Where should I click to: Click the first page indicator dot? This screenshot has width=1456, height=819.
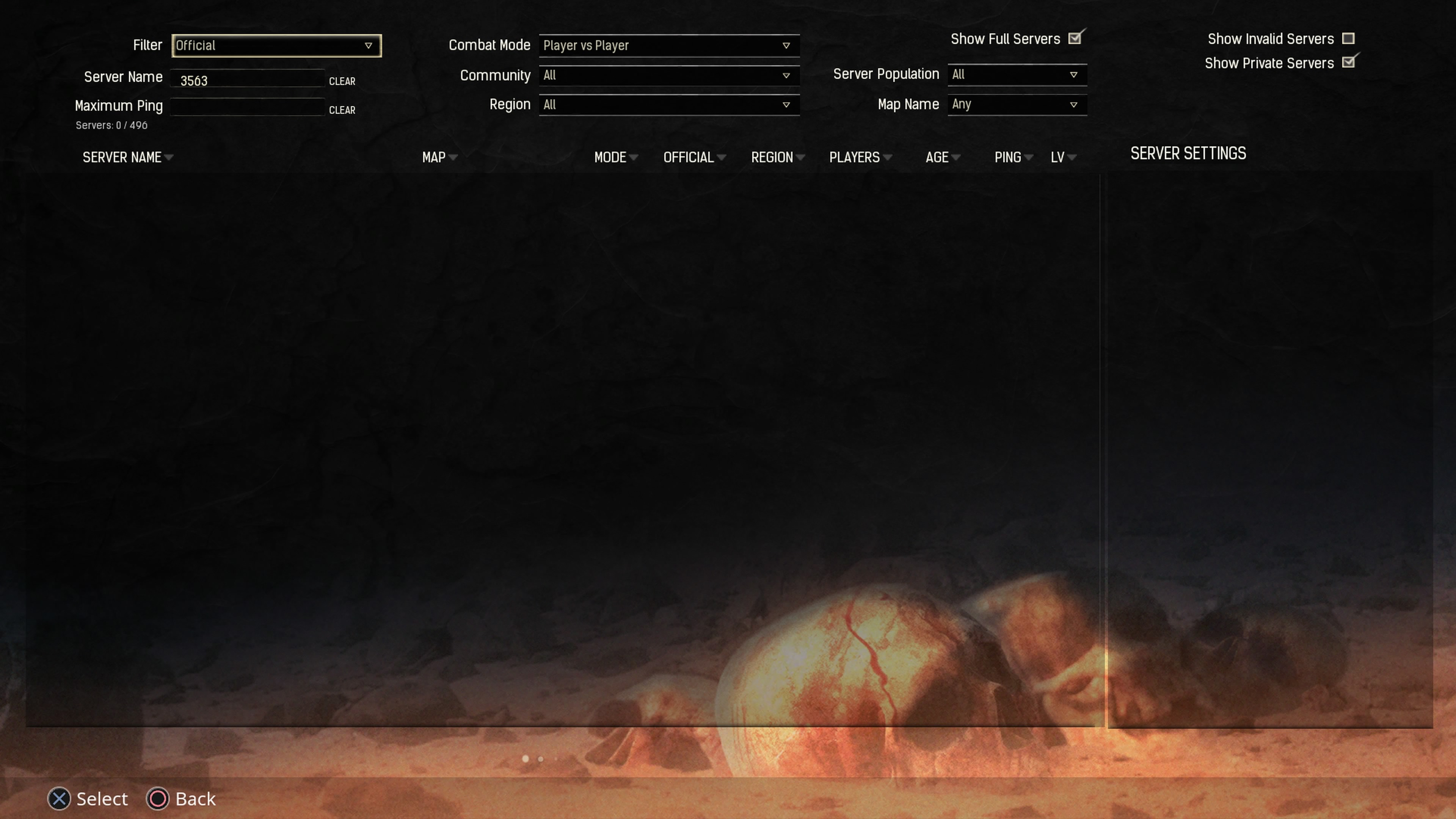tap(525, 759)
